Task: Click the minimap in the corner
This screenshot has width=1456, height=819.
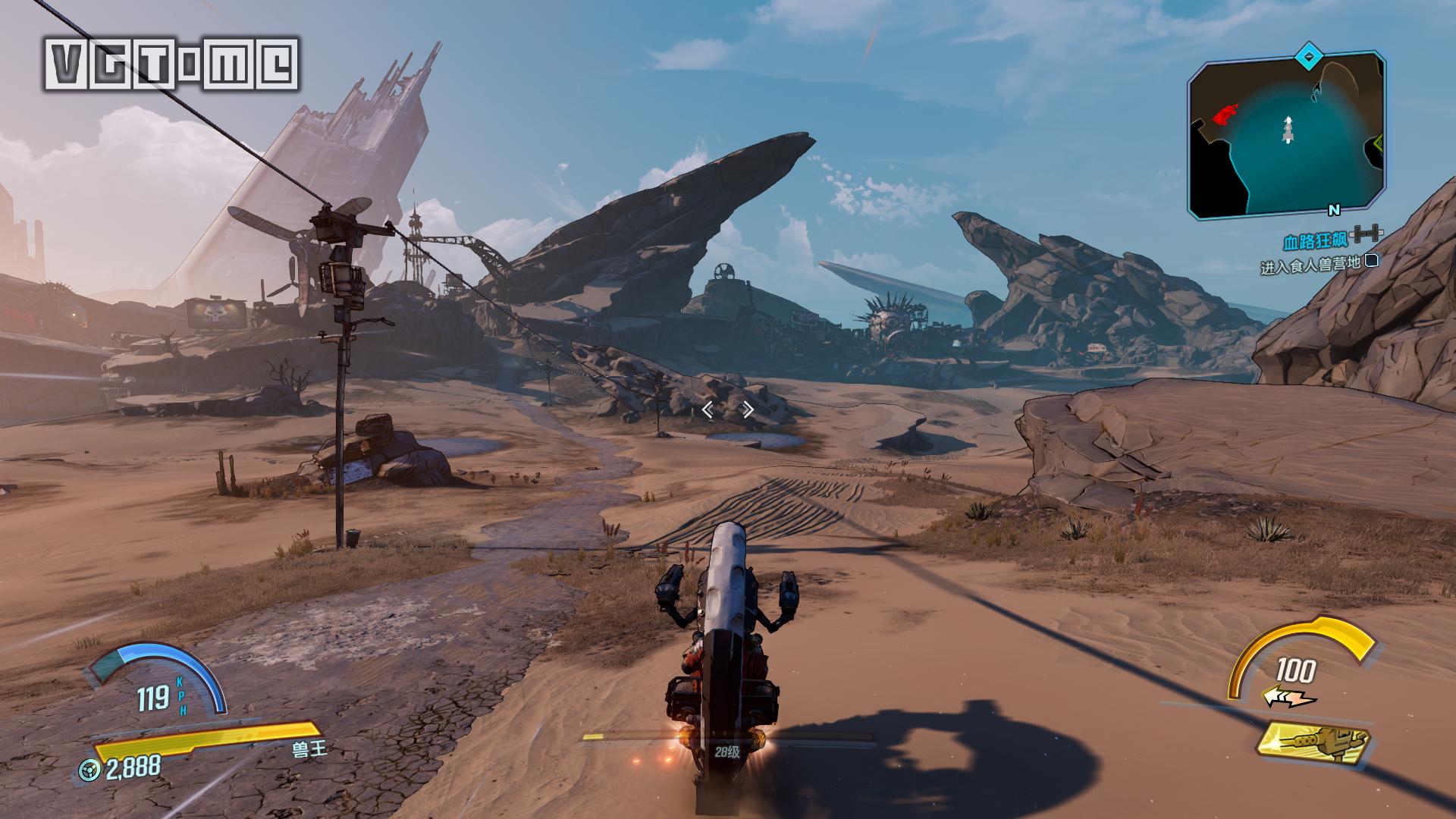Action: click(x=1287, y=136)
